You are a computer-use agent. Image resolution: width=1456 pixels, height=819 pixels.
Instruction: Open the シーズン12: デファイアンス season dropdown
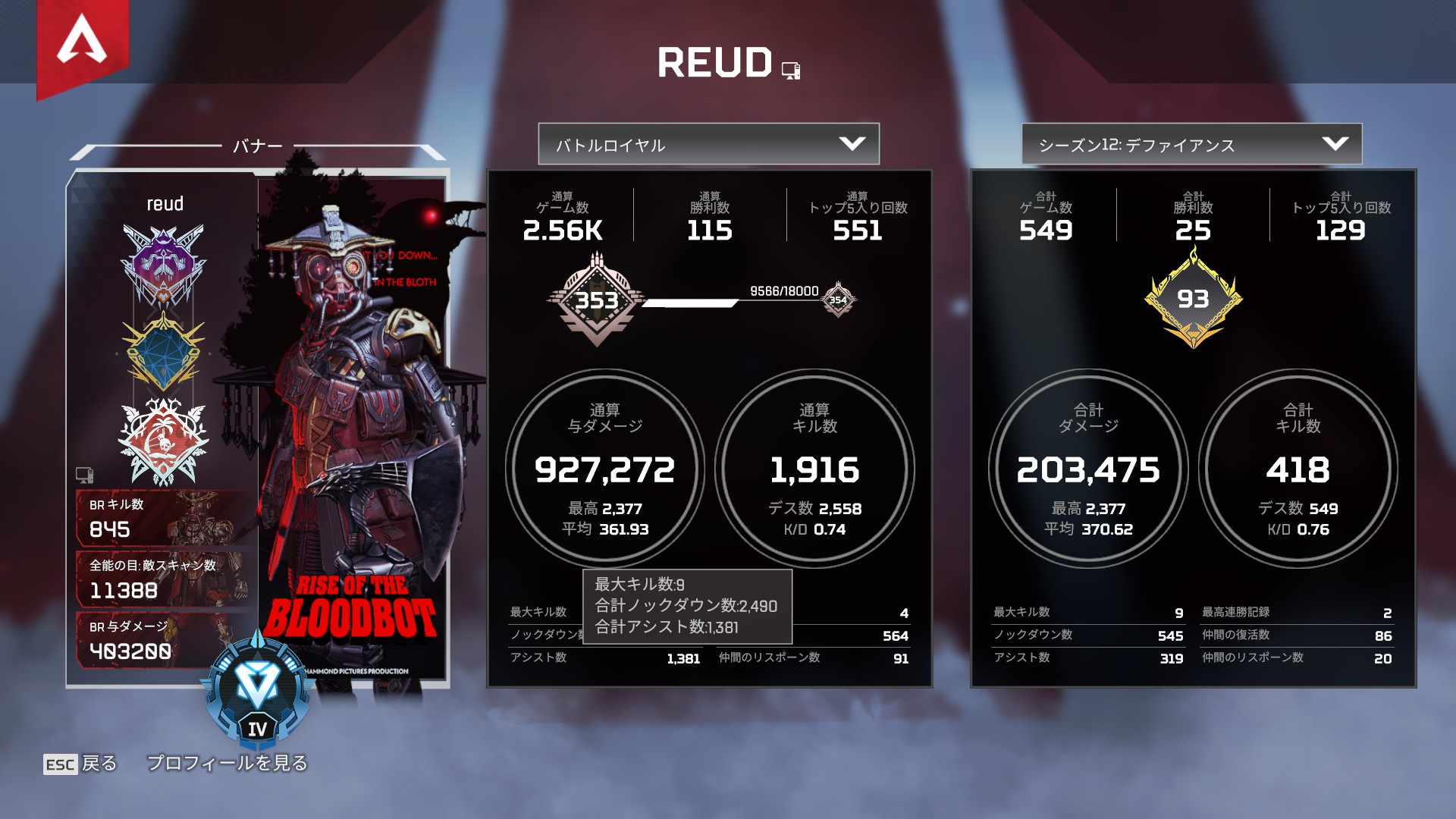pos(1191,144)
